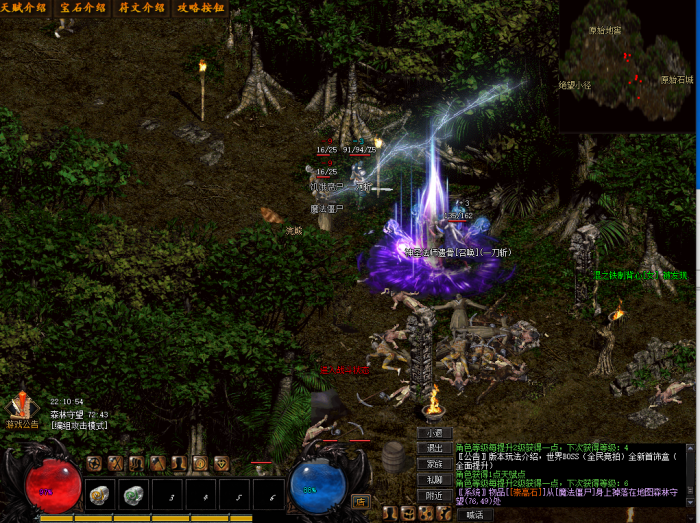Open the 宝石介绍 gem guide
700x523 pixels.
point(83,8)
